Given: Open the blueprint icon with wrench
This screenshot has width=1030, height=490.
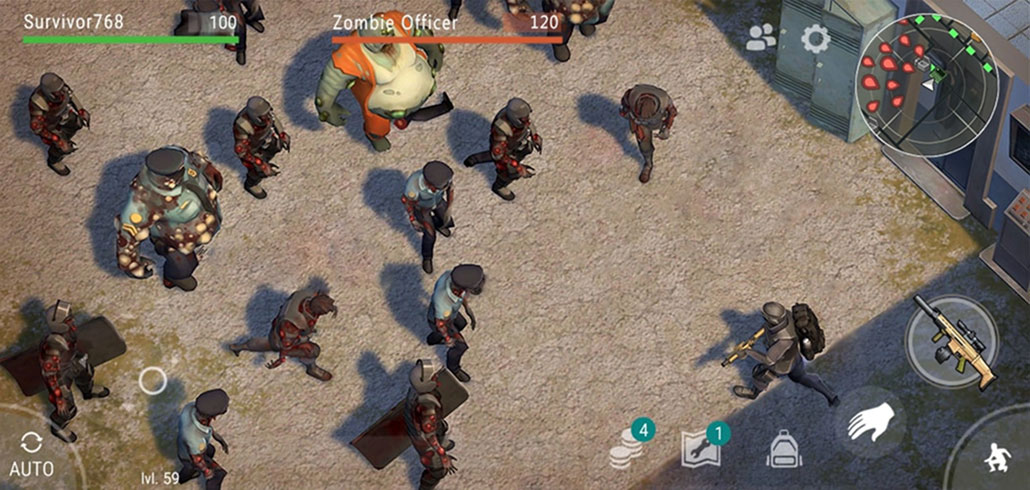Looking at the screenshot, I should click(702, 448).
